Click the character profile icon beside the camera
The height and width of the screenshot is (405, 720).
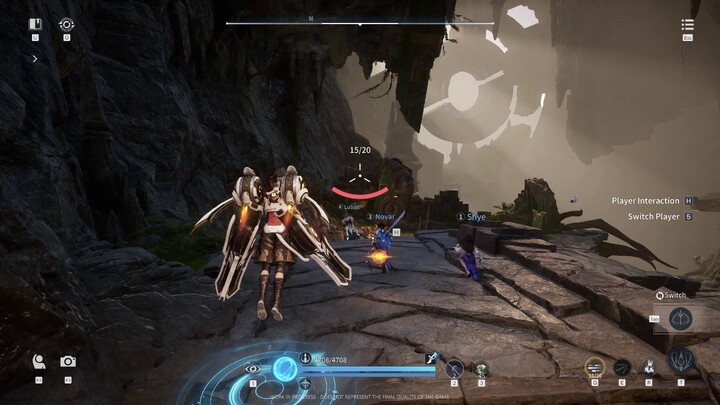tap(38, 362)
